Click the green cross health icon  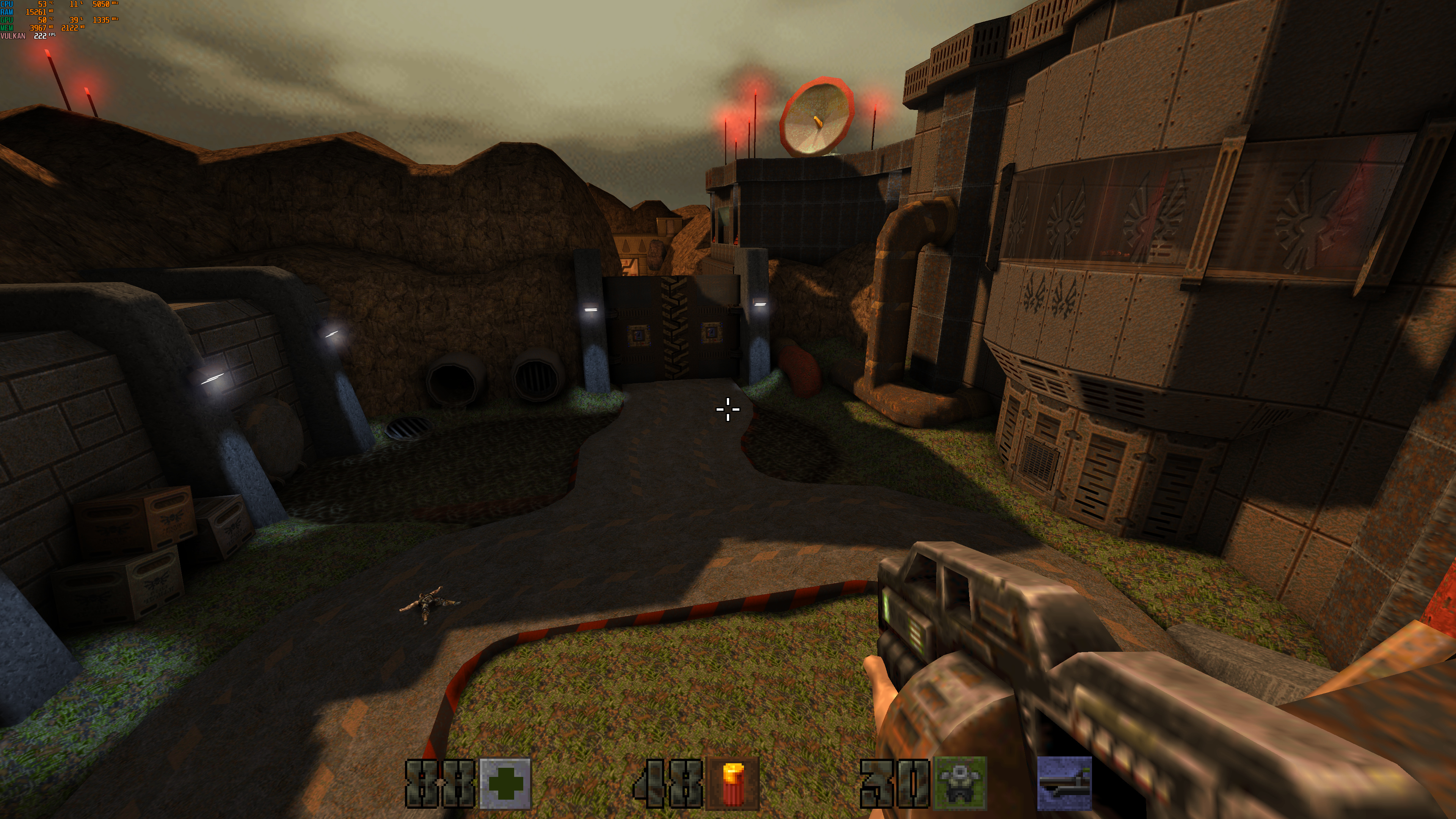click(x=505, y=784)
